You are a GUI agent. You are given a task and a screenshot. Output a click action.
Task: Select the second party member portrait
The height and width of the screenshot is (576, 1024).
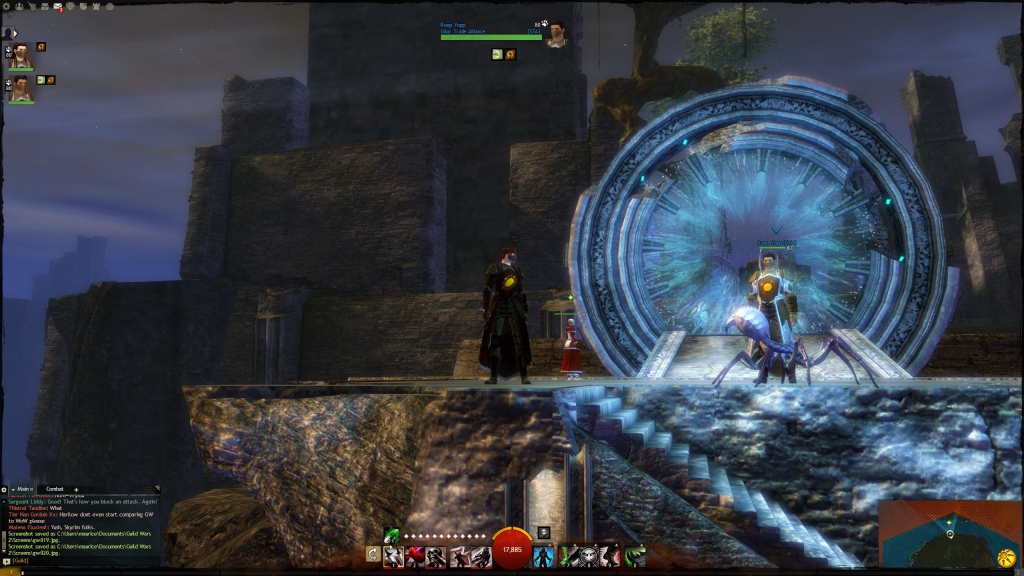click(20, 89)
